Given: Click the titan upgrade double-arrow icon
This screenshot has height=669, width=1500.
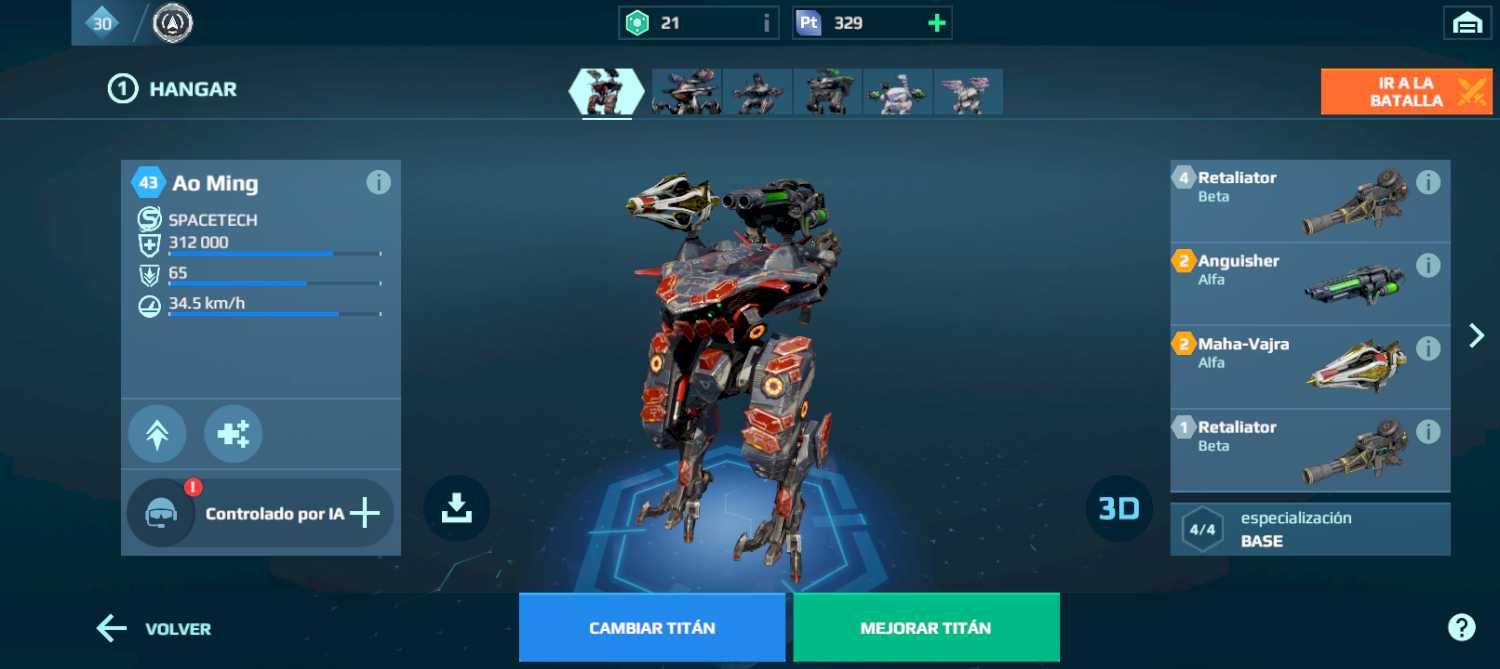Looking at the screenshot, I should click(x=157, y=434).
